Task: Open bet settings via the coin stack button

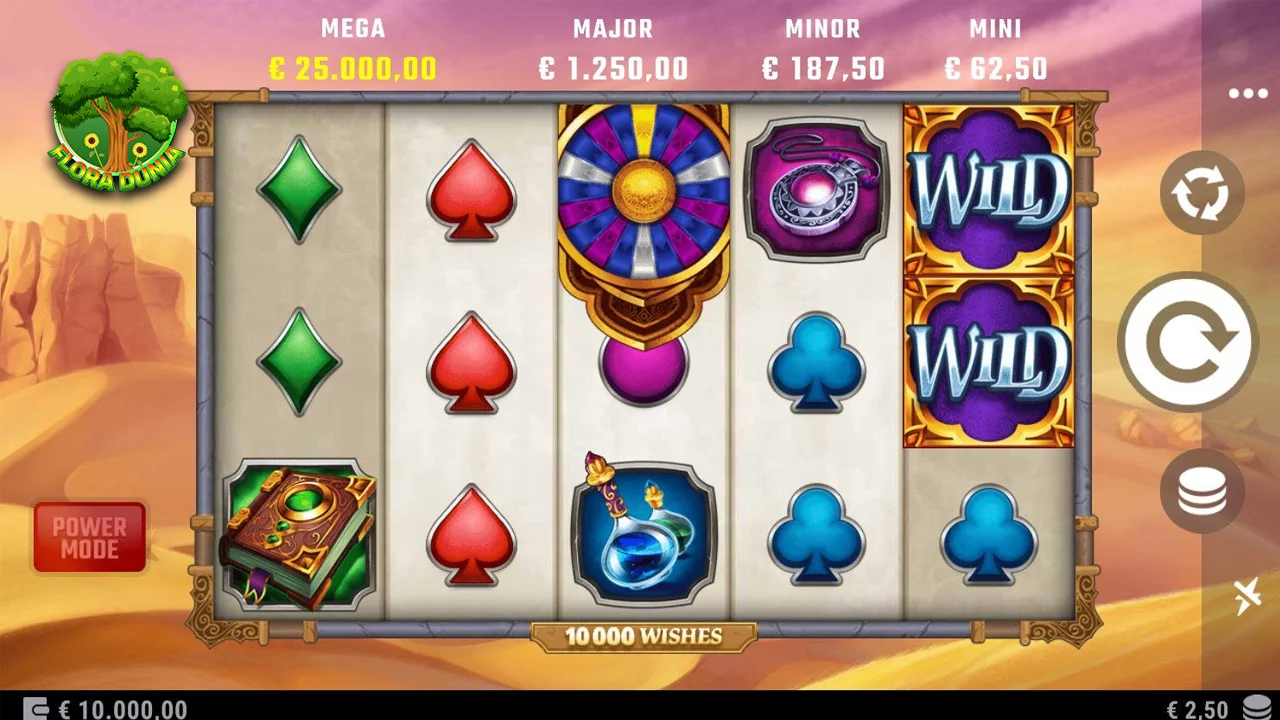Action: [1201, 490]
